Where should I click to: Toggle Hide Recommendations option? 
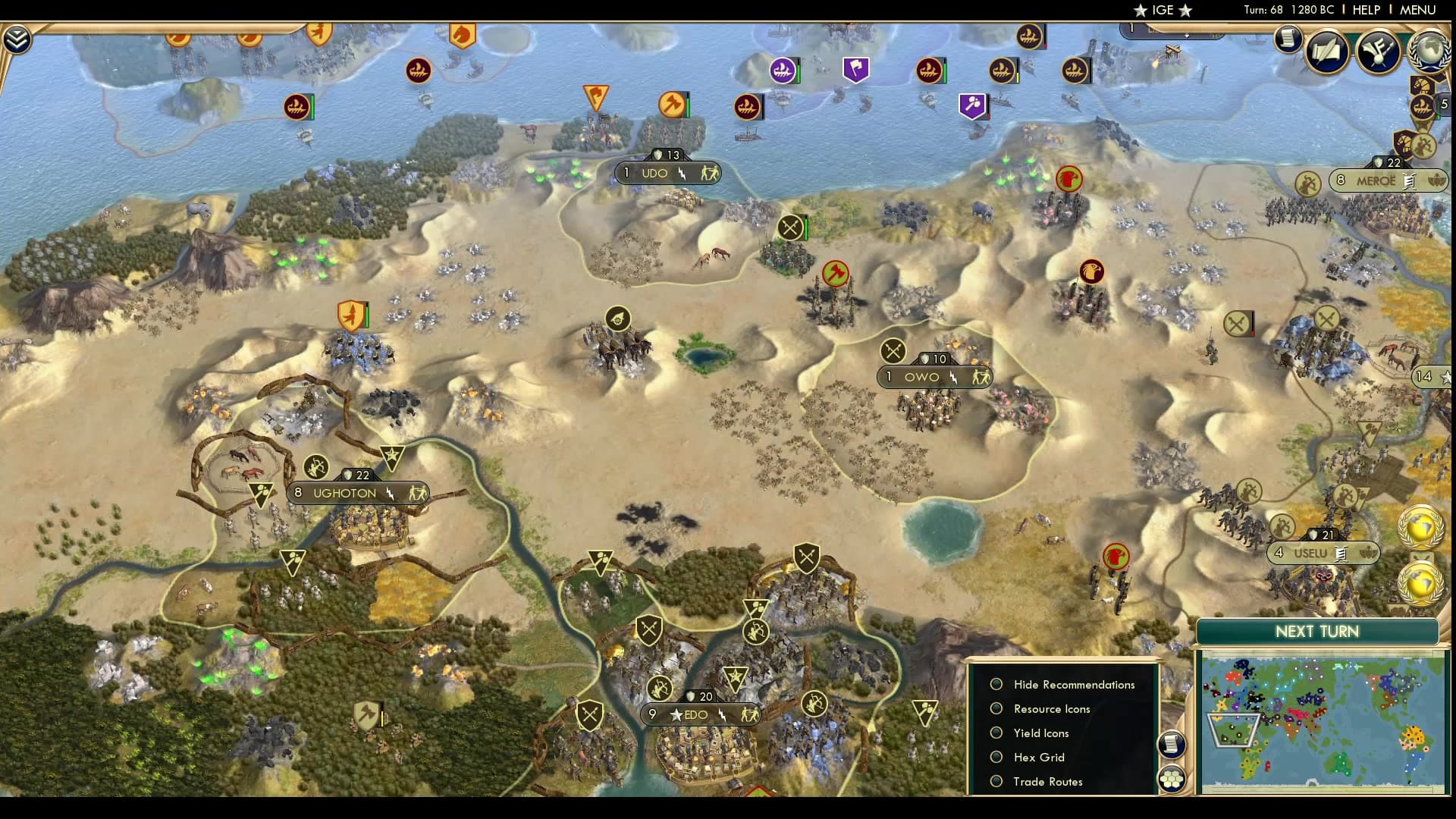997,684
